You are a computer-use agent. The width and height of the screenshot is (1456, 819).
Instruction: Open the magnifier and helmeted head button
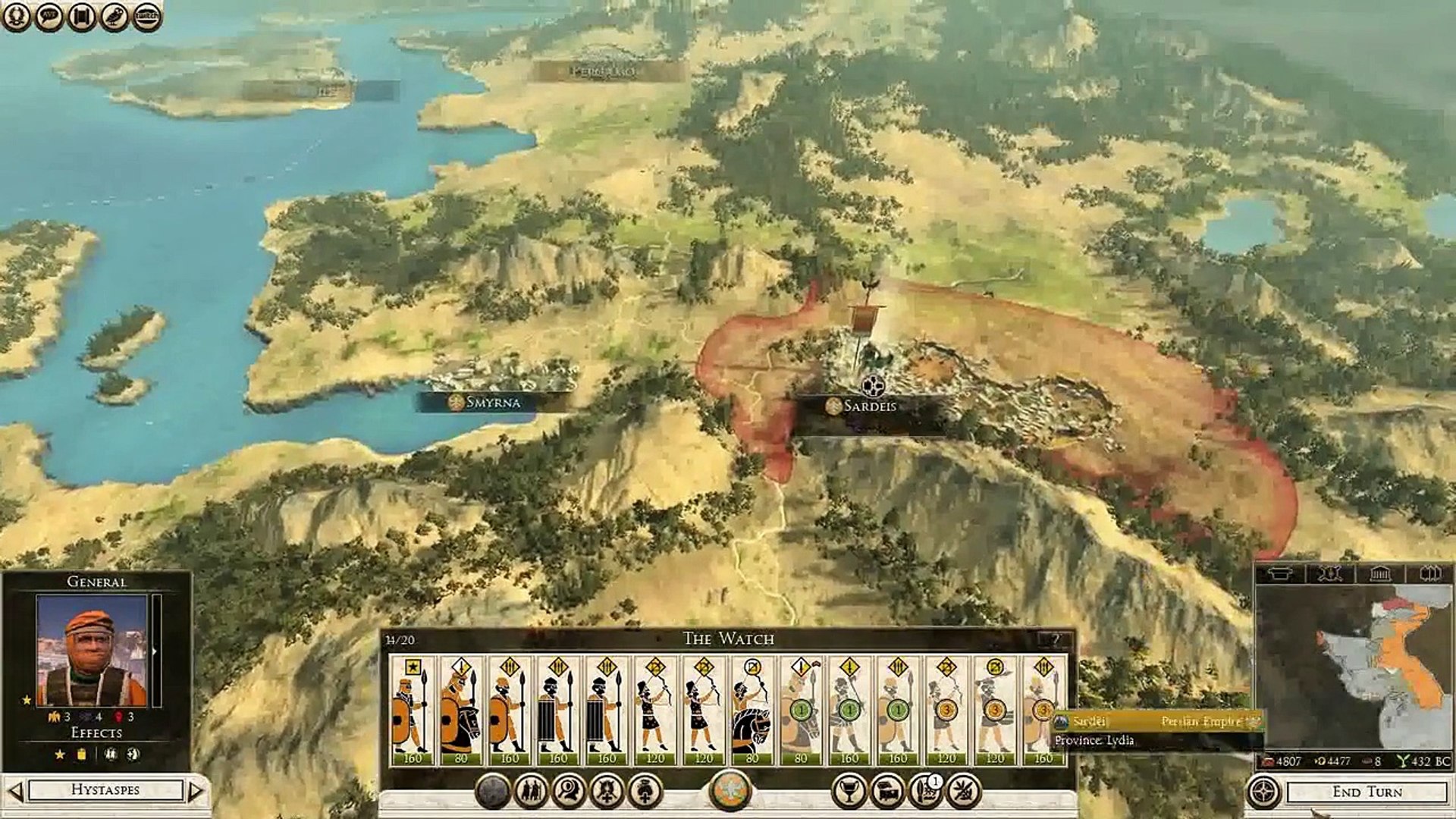point(569,792)
